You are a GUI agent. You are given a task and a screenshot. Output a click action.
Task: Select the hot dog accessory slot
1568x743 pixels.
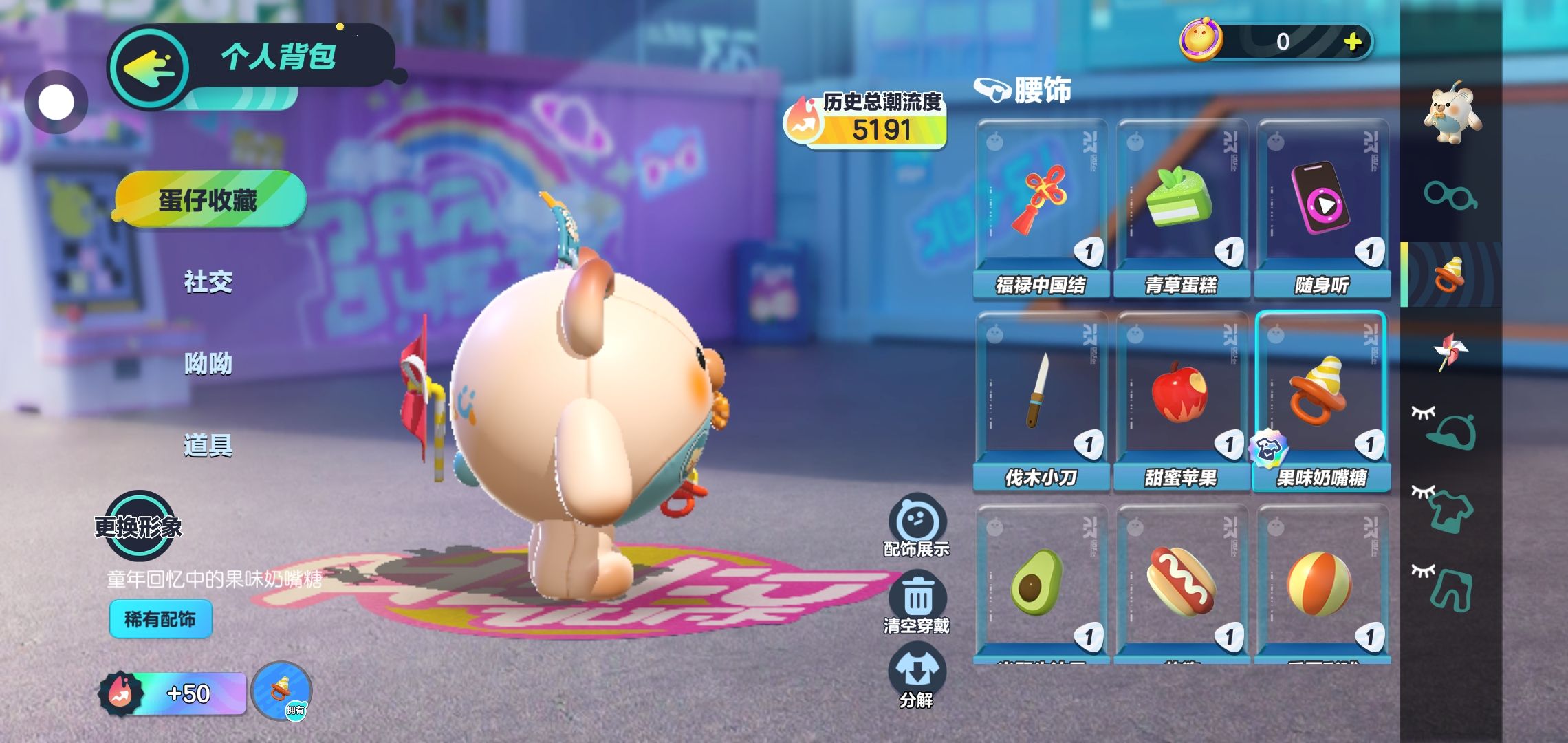pos(1182,585)
